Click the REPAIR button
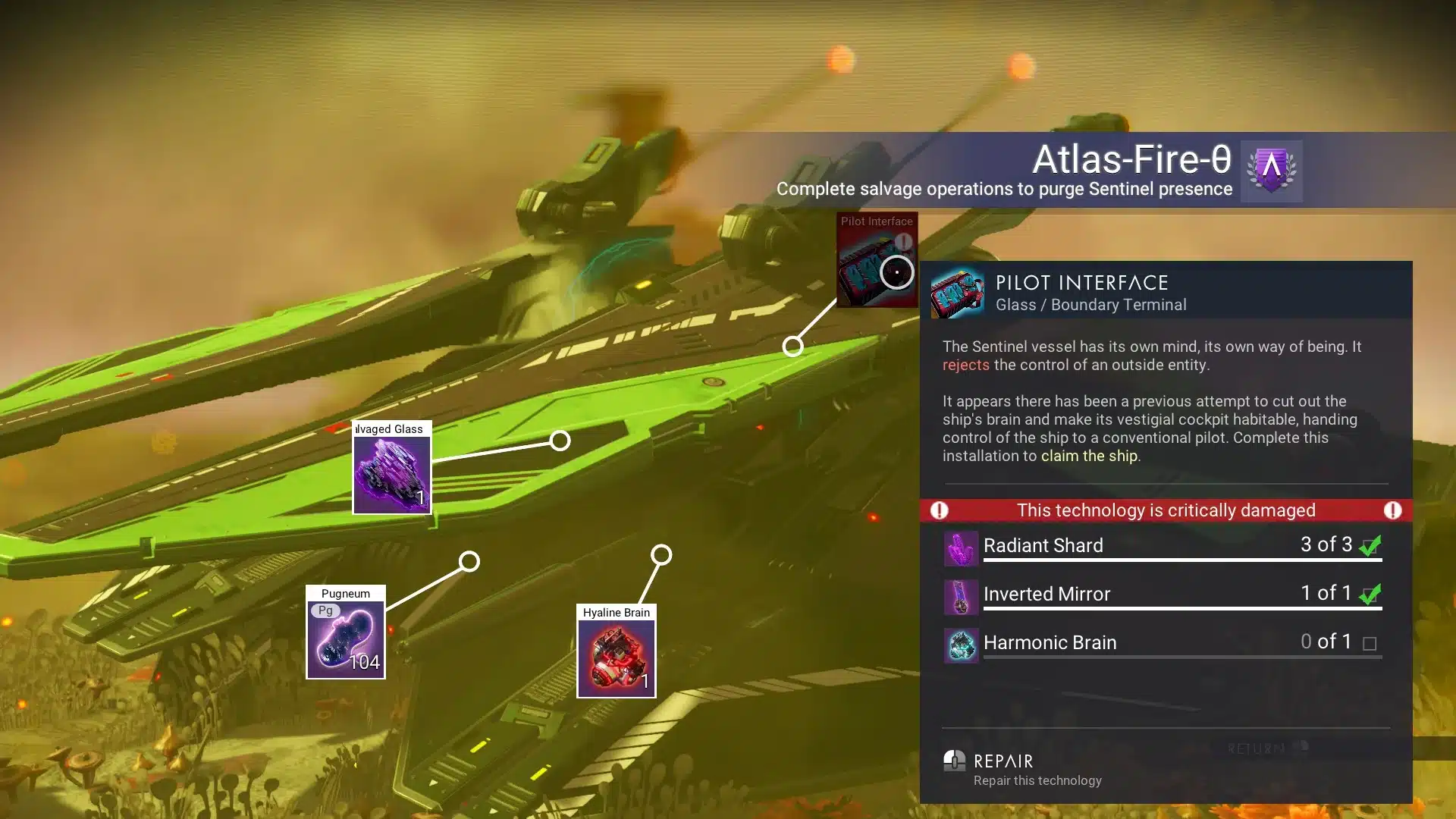 (1003, 761)
